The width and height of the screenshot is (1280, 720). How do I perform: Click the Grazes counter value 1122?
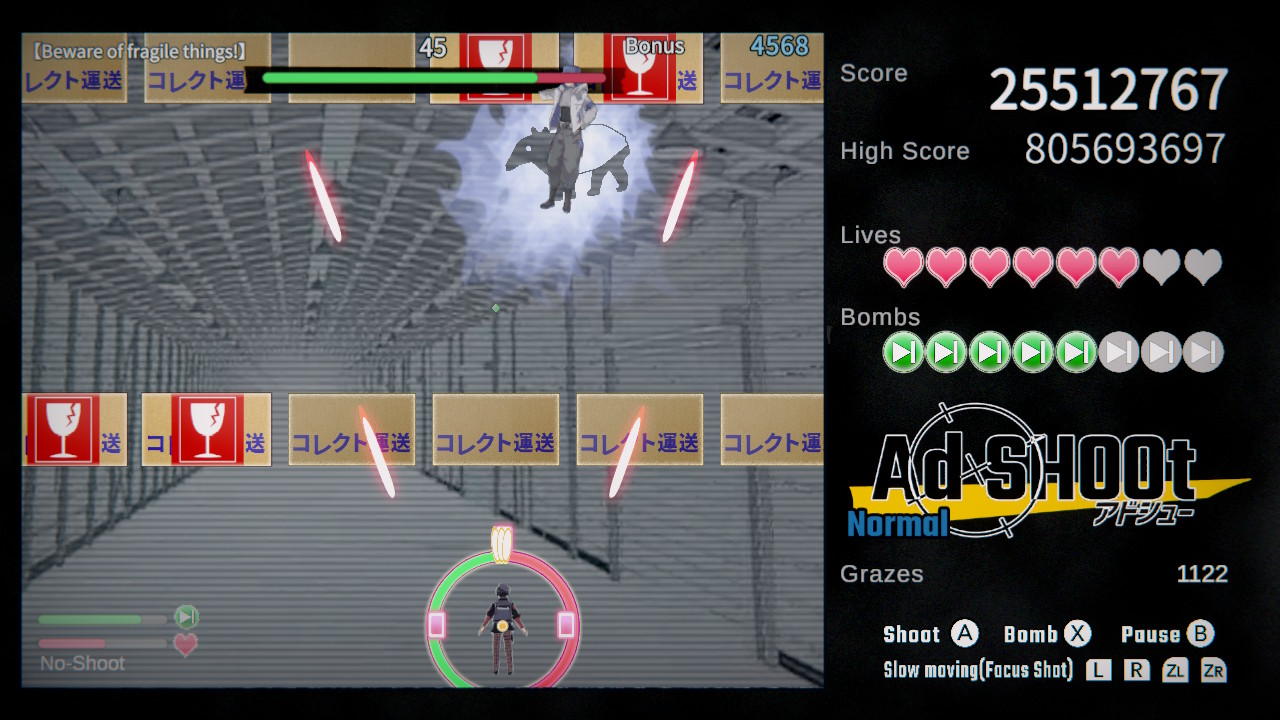(1204, 574)
